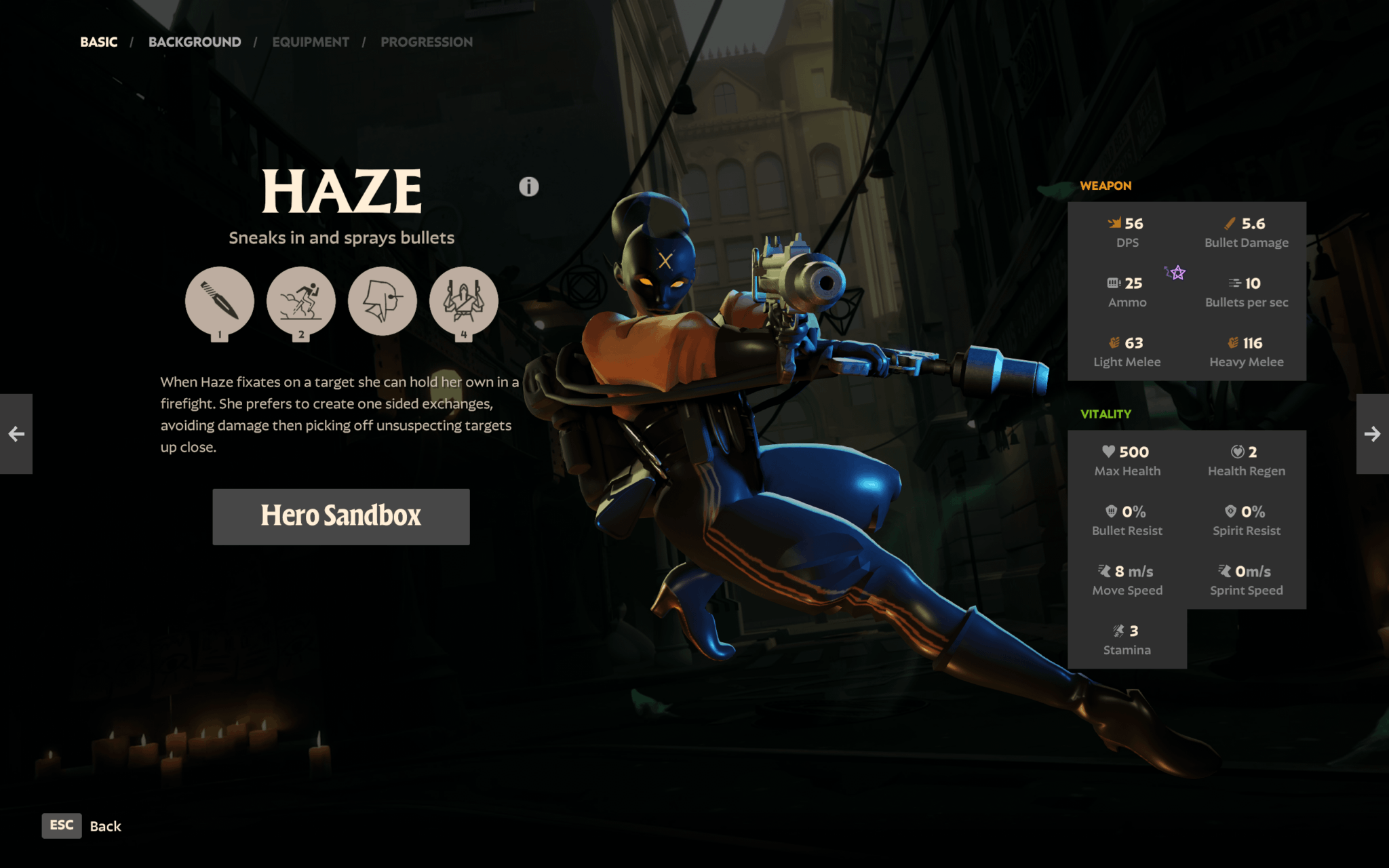Click the head silhouette ability icon

(383, 301)
